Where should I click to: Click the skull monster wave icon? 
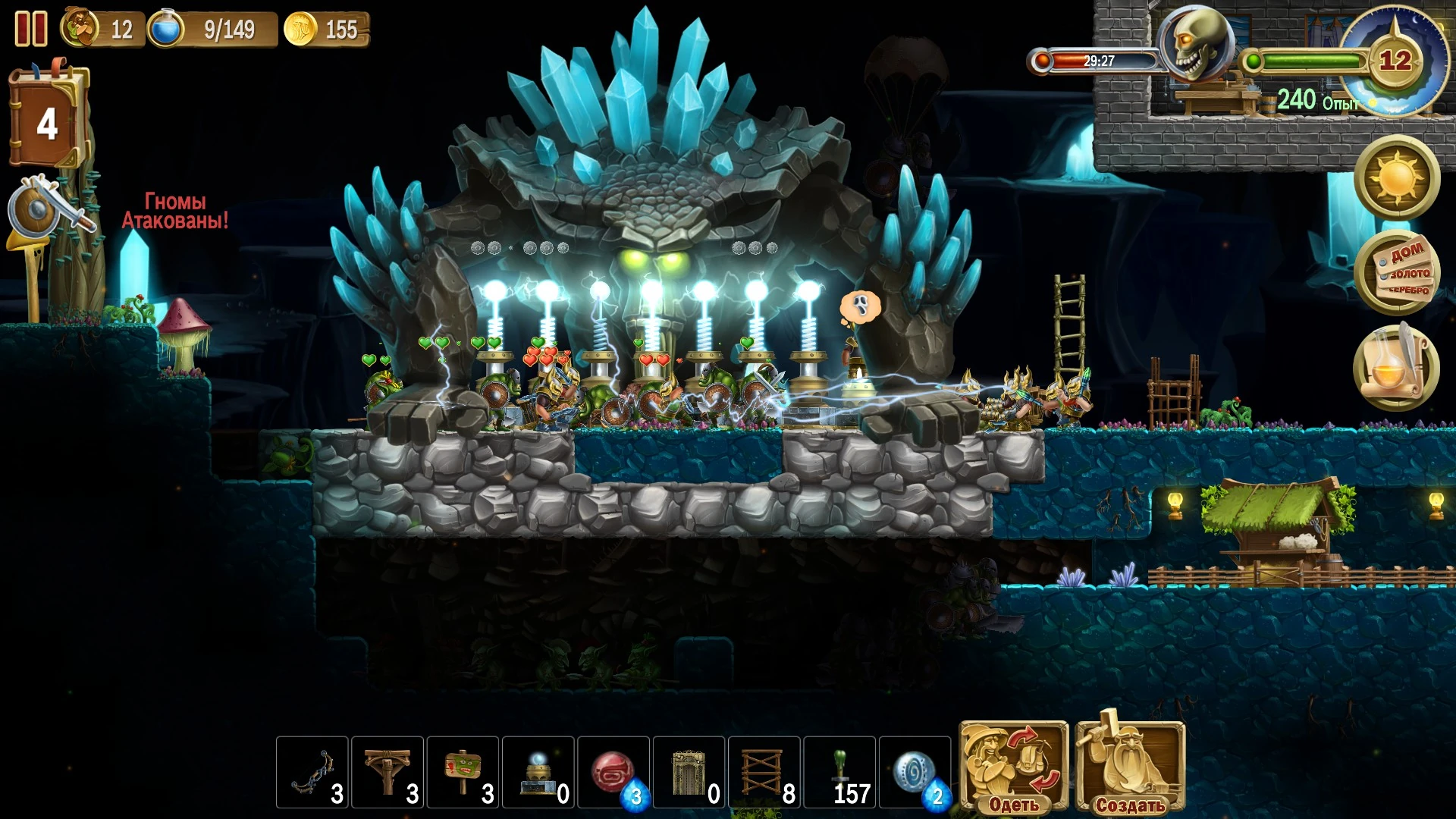click(x=1196, y=44)
